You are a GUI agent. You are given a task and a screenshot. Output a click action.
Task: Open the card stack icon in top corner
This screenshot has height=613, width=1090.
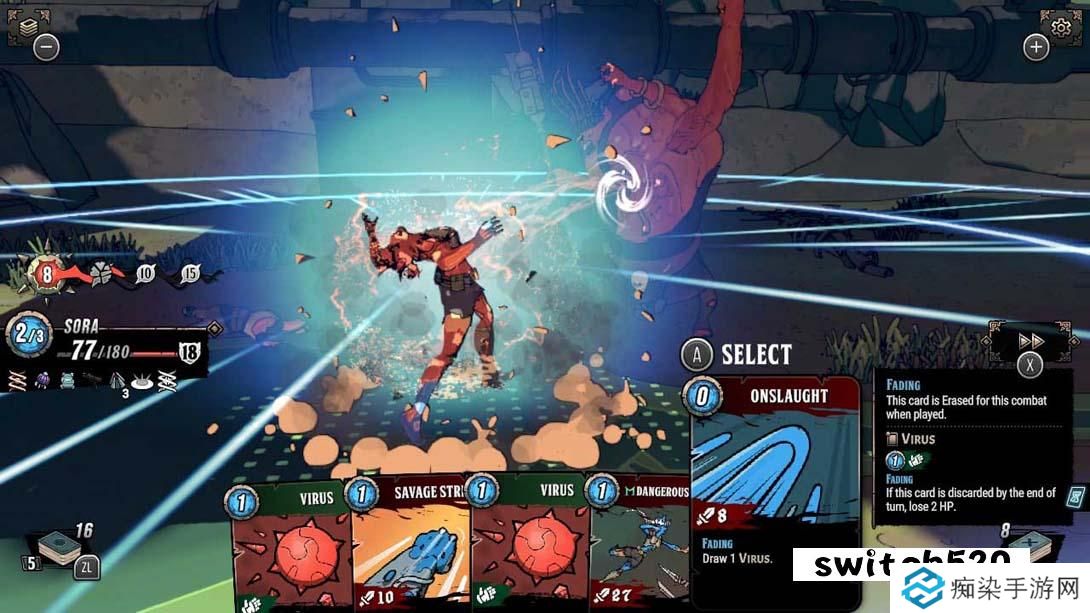tap(23, 25)
